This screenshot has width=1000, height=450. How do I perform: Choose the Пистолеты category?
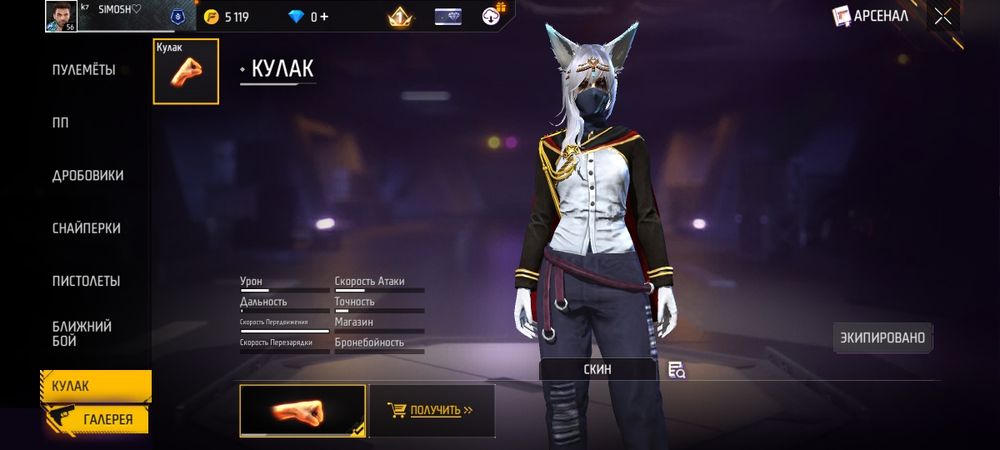coord(86,280)
